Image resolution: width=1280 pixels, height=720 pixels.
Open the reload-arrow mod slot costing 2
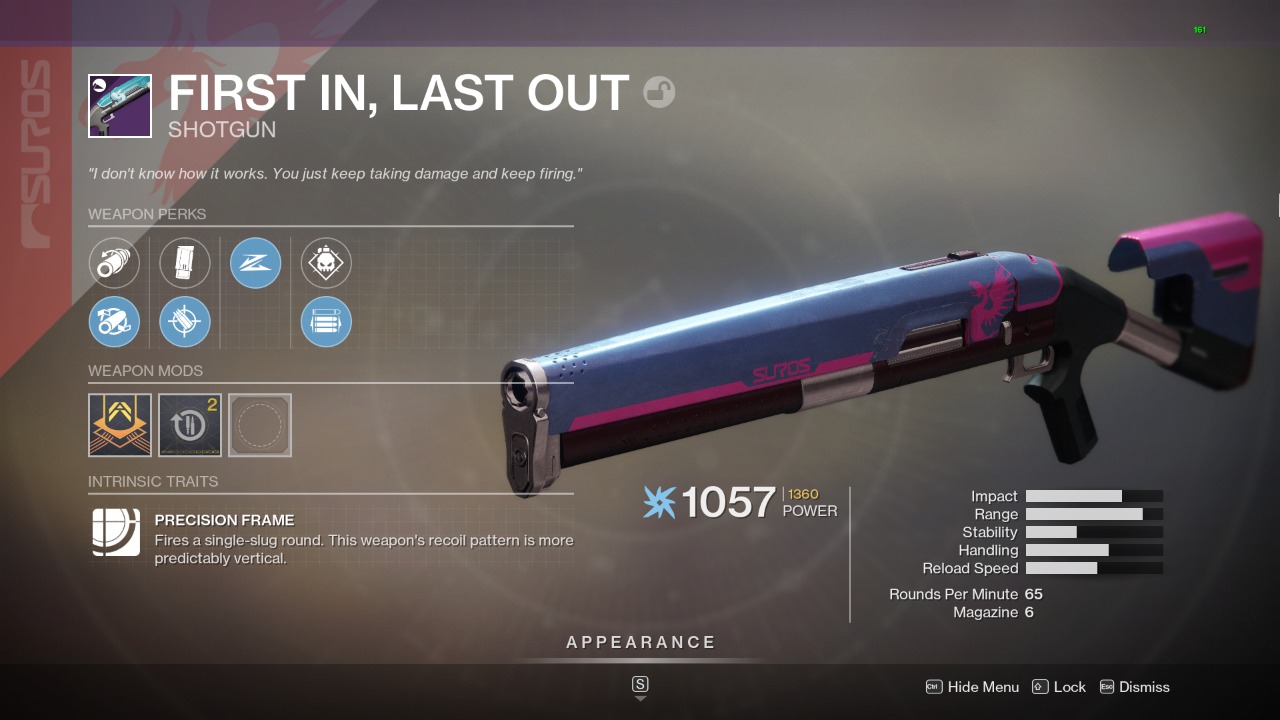click(190, 425)
